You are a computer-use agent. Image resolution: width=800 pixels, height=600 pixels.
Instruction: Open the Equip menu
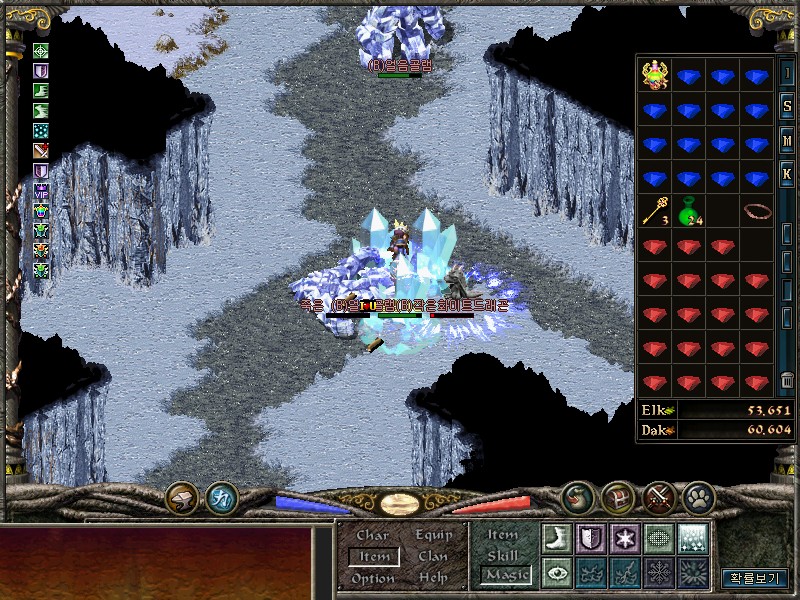coord(433,535)
